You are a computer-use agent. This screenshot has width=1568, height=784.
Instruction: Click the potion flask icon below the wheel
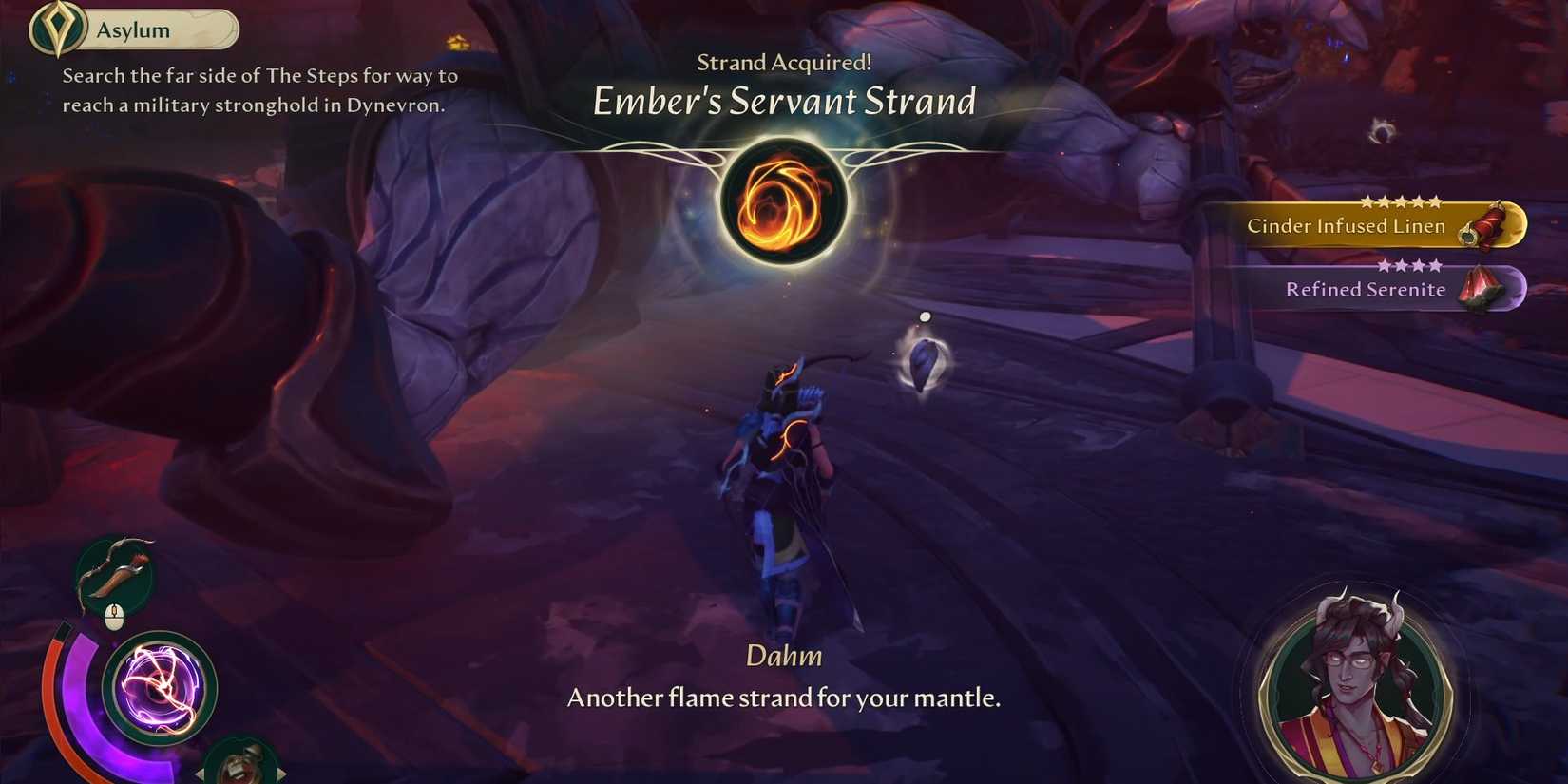pyautogui.click(x=242, y=765)
